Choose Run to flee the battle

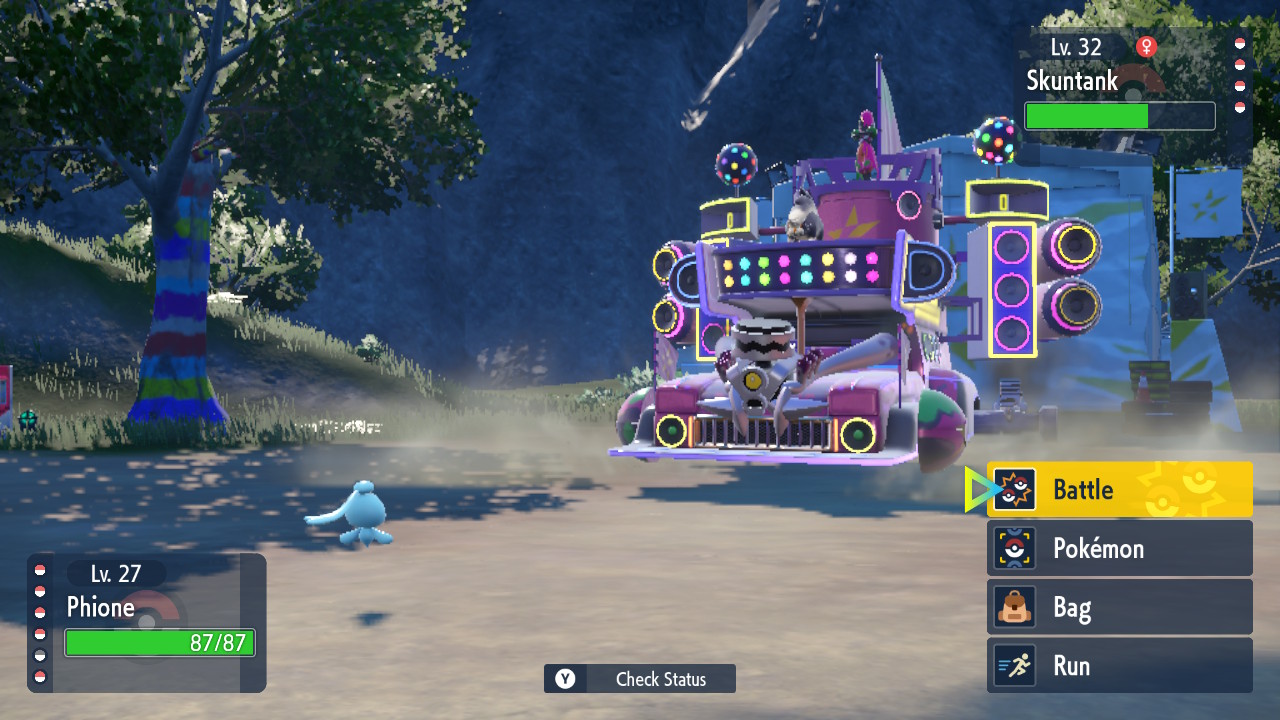click(x=1119, y=666)
